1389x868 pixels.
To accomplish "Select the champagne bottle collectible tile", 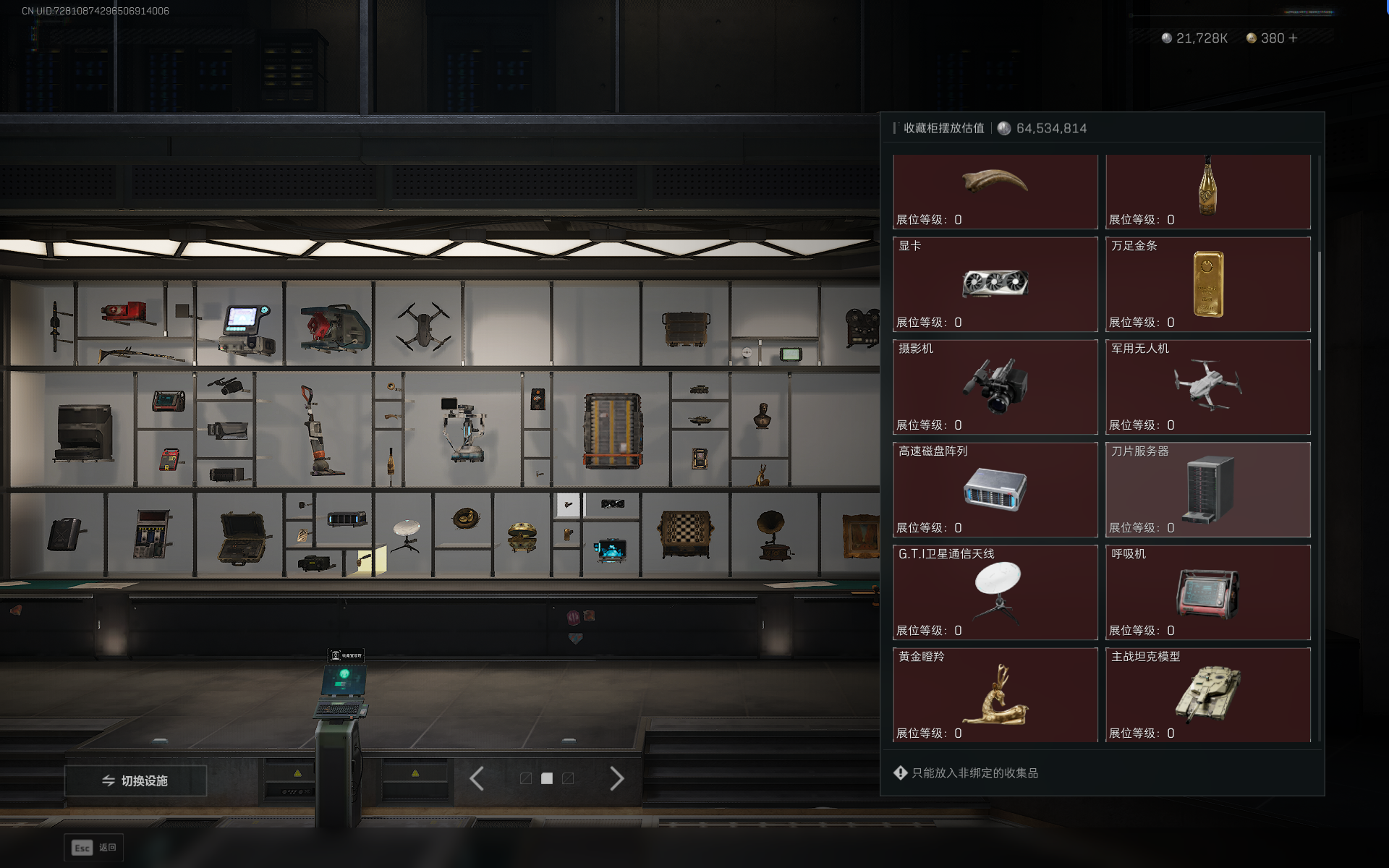I will 1208,191.
